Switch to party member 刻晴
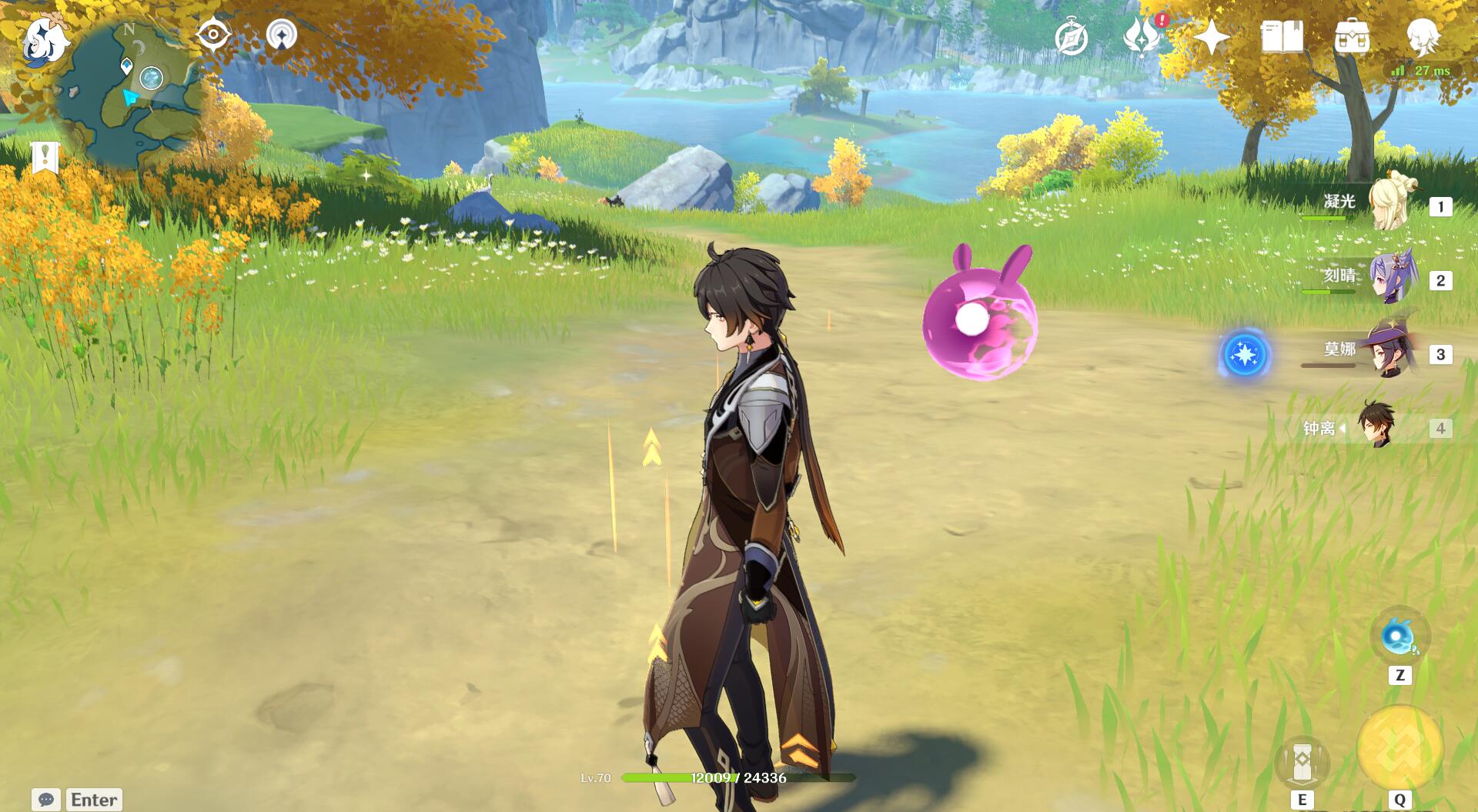 [1390, 278]
